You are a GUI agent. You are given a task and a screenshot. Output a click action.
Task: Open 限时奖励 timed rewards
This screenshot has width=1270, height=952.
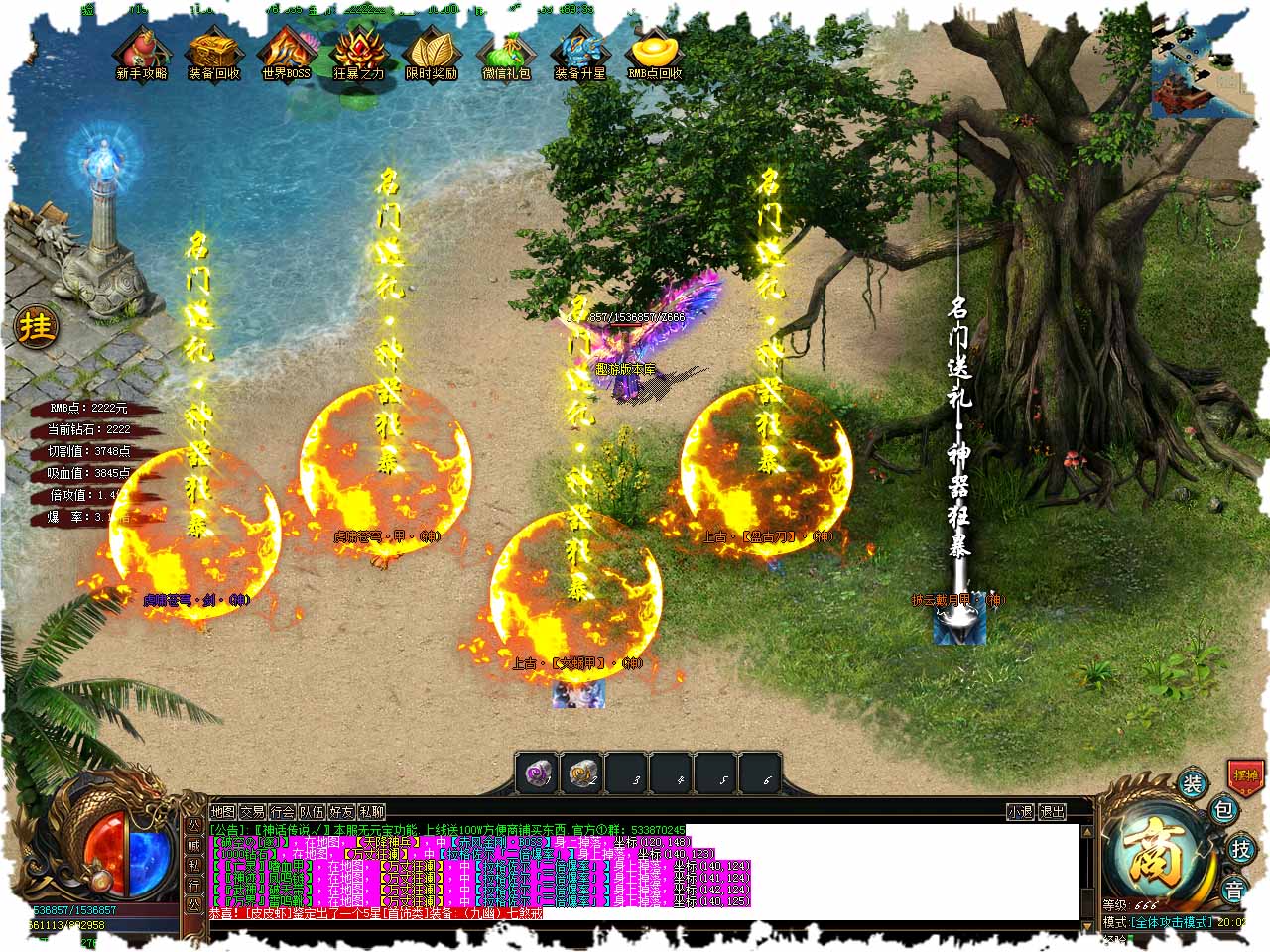pos(432,54)
